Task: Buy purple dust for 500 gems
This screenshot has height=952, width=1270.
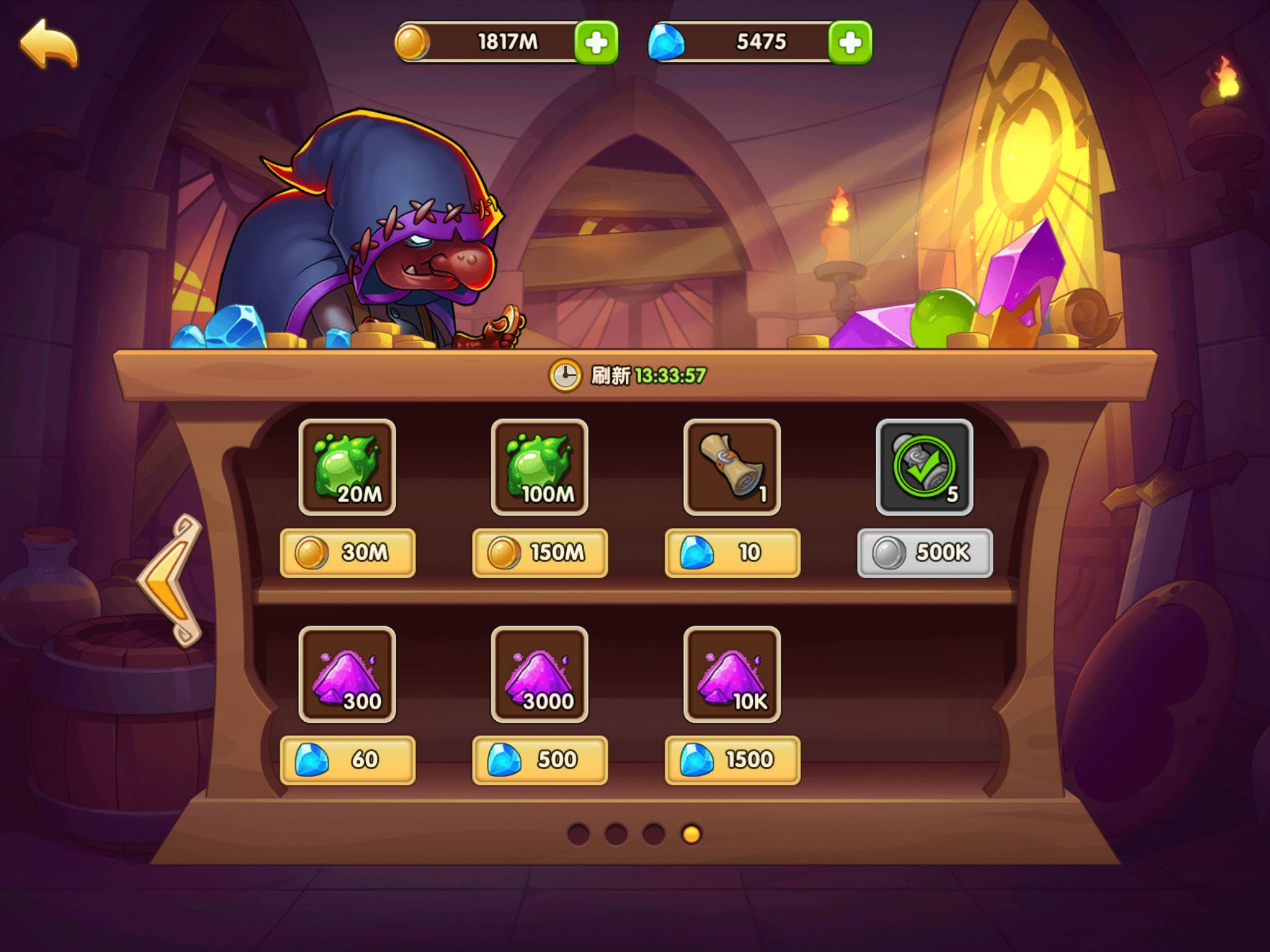Action: [540, 760]
